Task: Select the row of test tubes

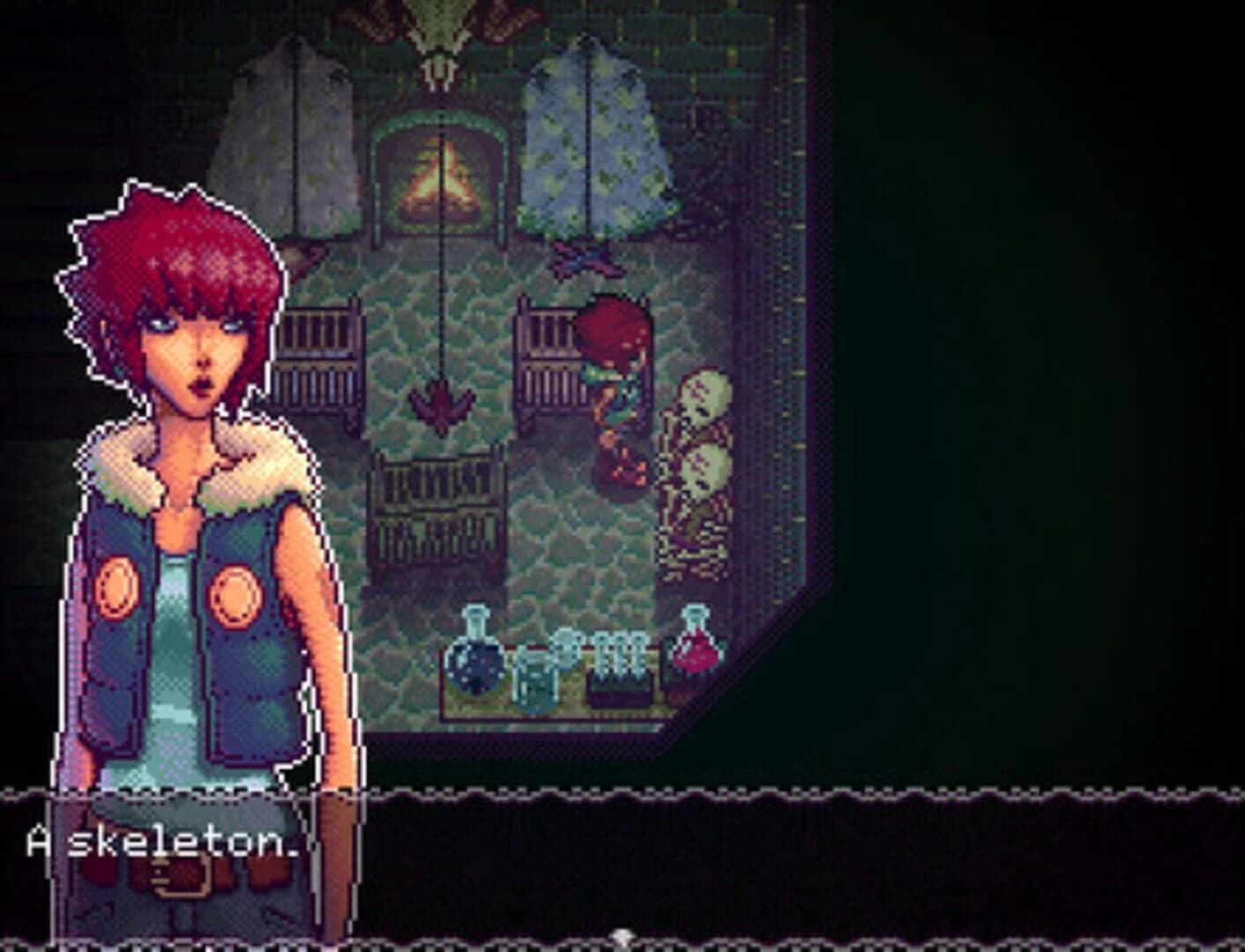Action: (621, 654)
